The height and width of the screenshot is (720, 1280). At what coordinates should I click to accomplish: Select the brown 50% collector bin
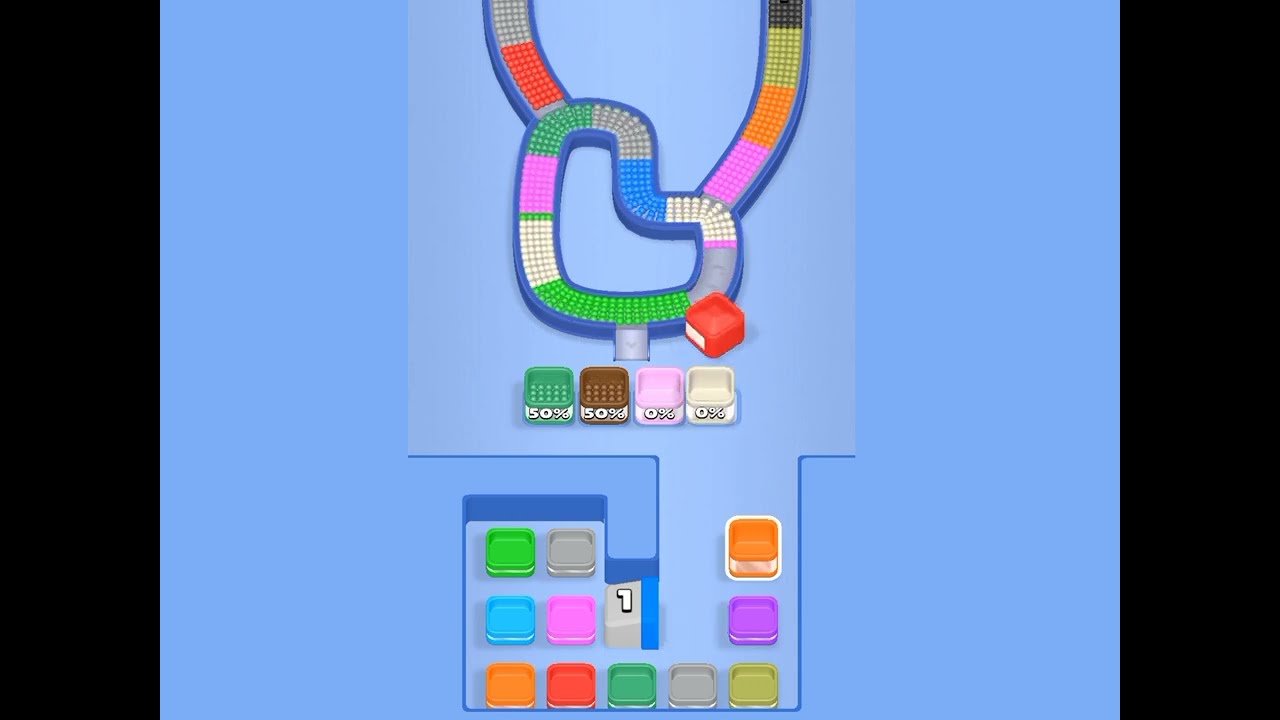(x=604, y=395)
